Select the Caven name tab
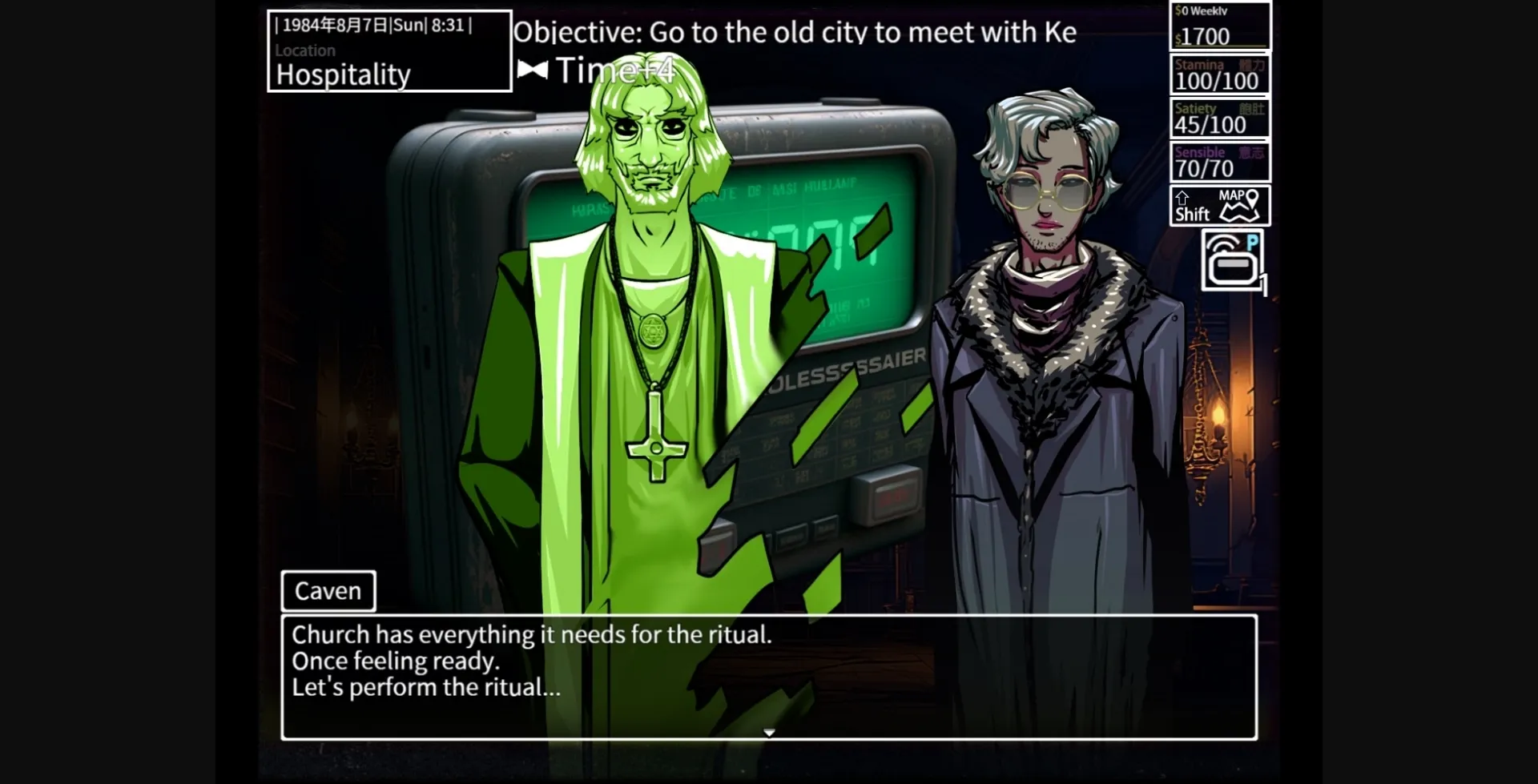The image size is (1538, 784). point(328,591)
